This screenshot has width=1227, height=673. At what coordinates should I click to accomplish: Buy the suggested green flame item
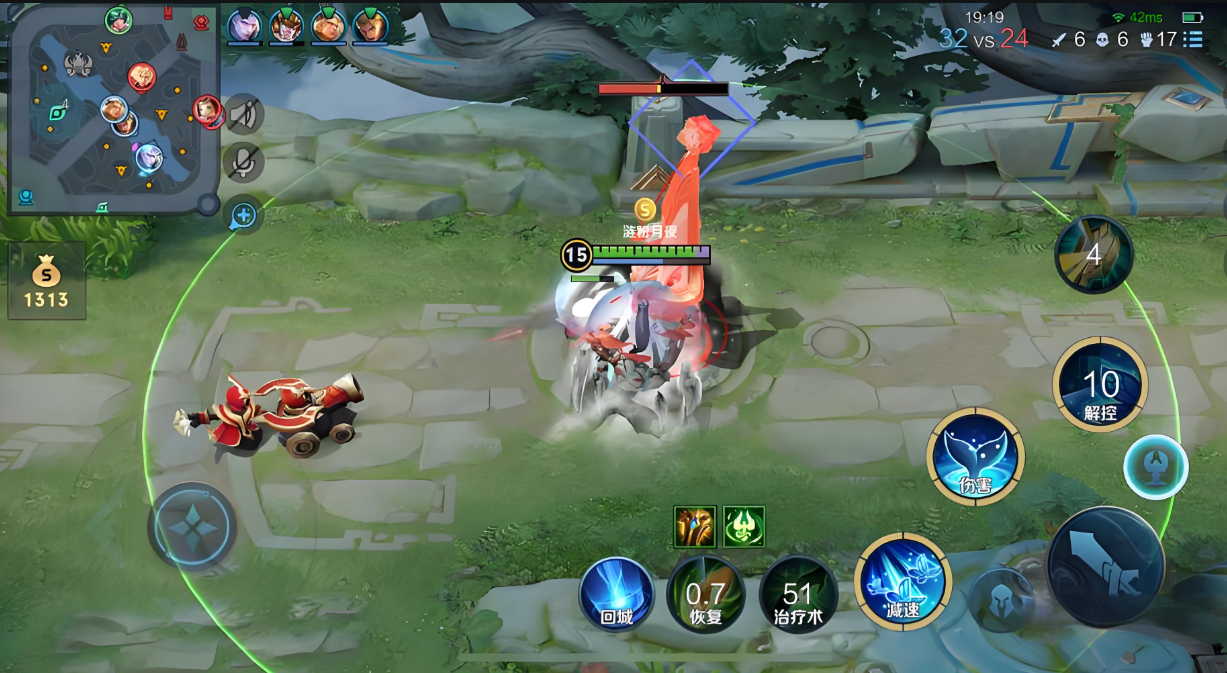click(x=744, y=527)
